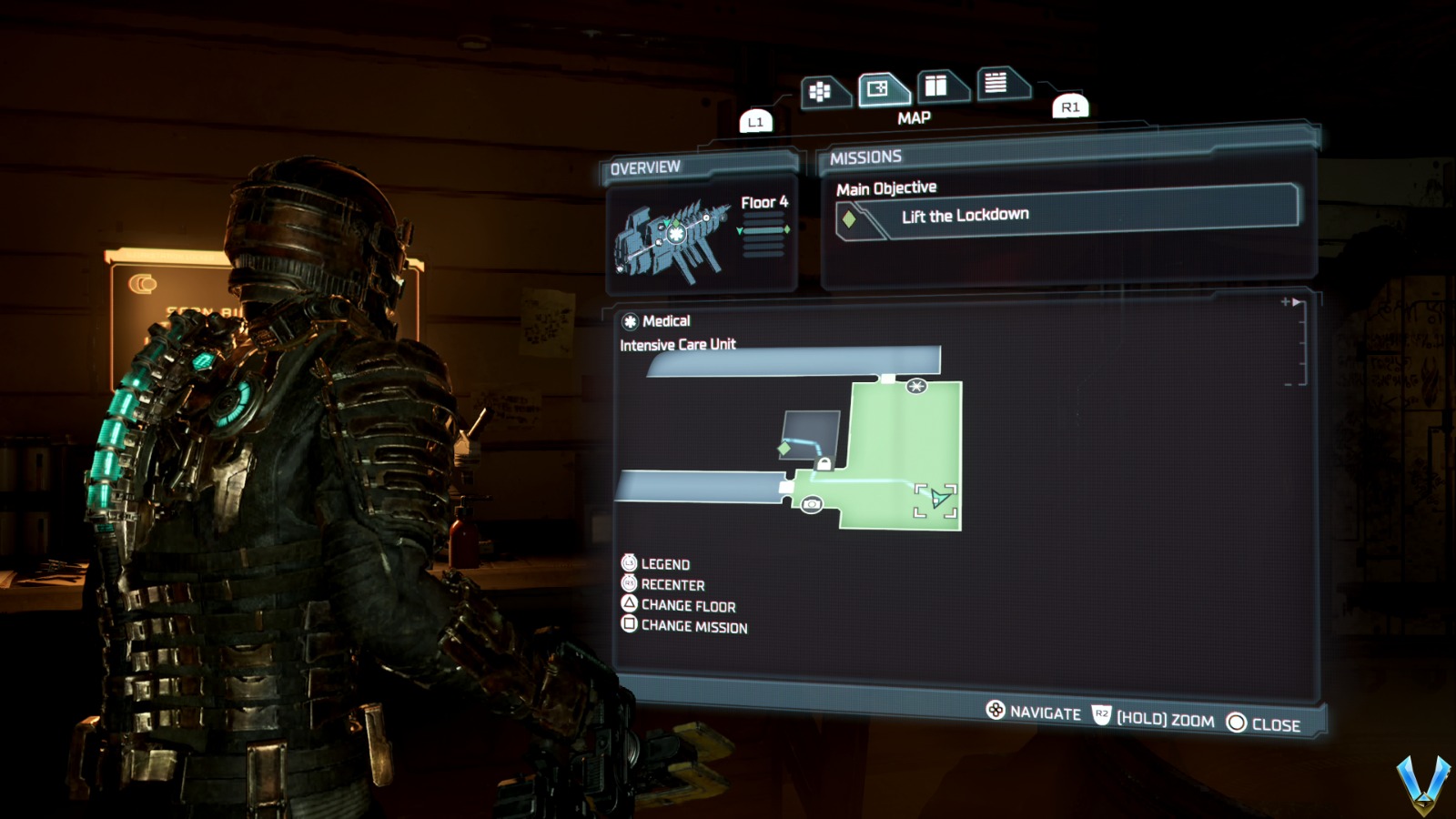Screen dimensions: 1456x819
Task: Select the camera save station marker
Action: [x=812, y=504]
